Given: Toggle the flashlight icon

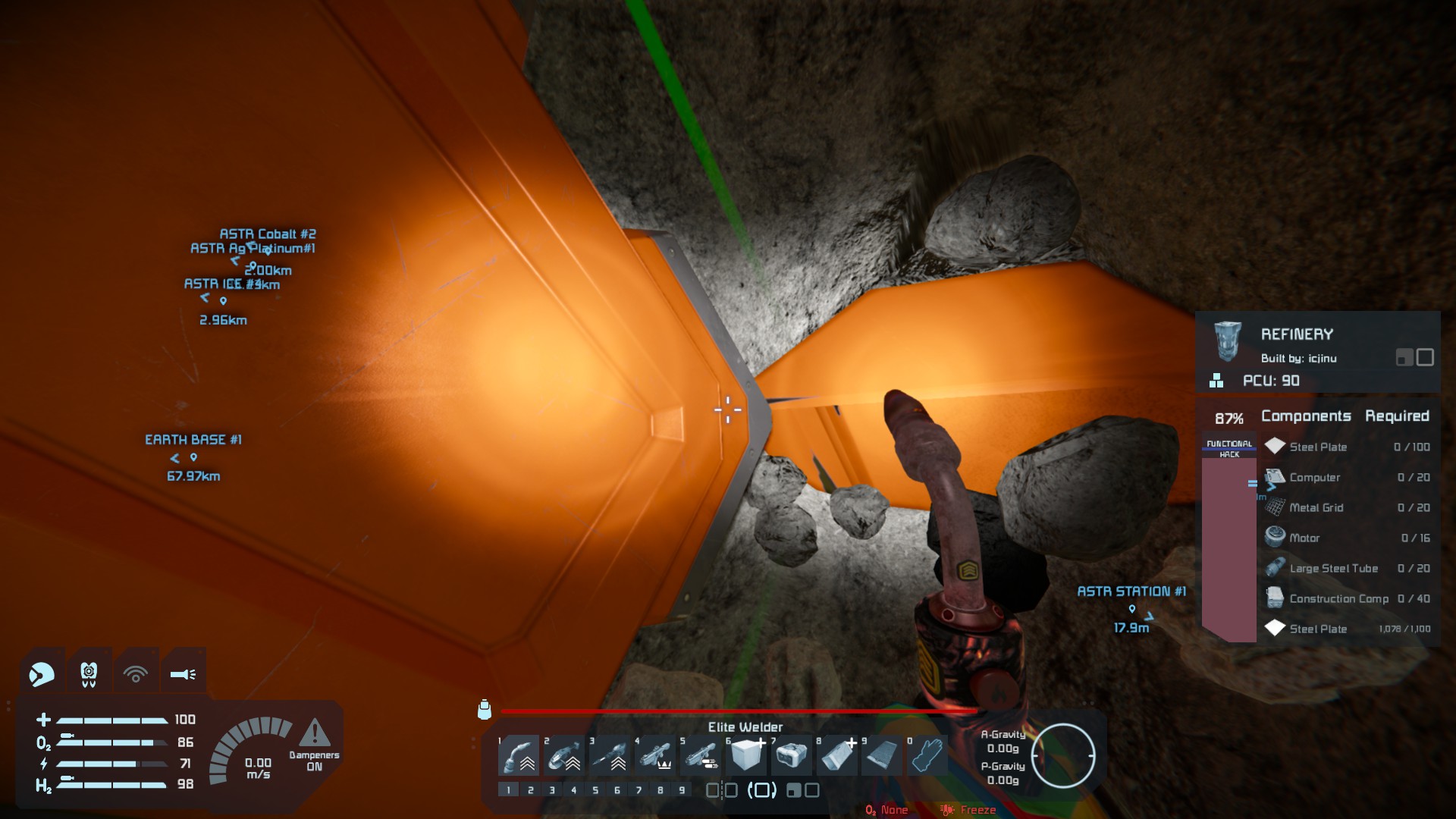Looking at the screenshot, I should coord(183,673).
